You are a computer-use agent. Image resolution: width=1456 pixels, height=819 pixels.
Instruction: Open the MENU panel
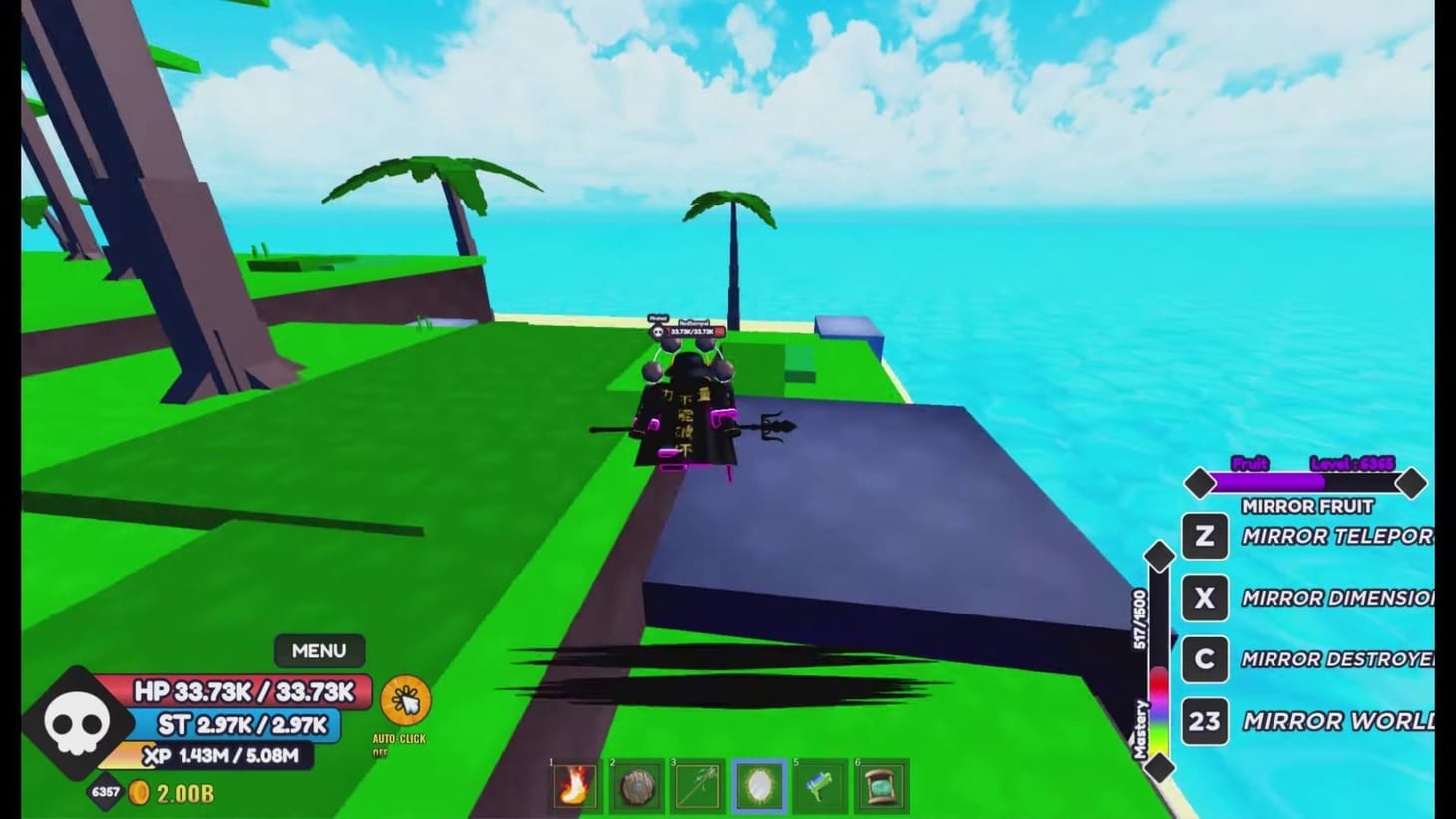318,650
